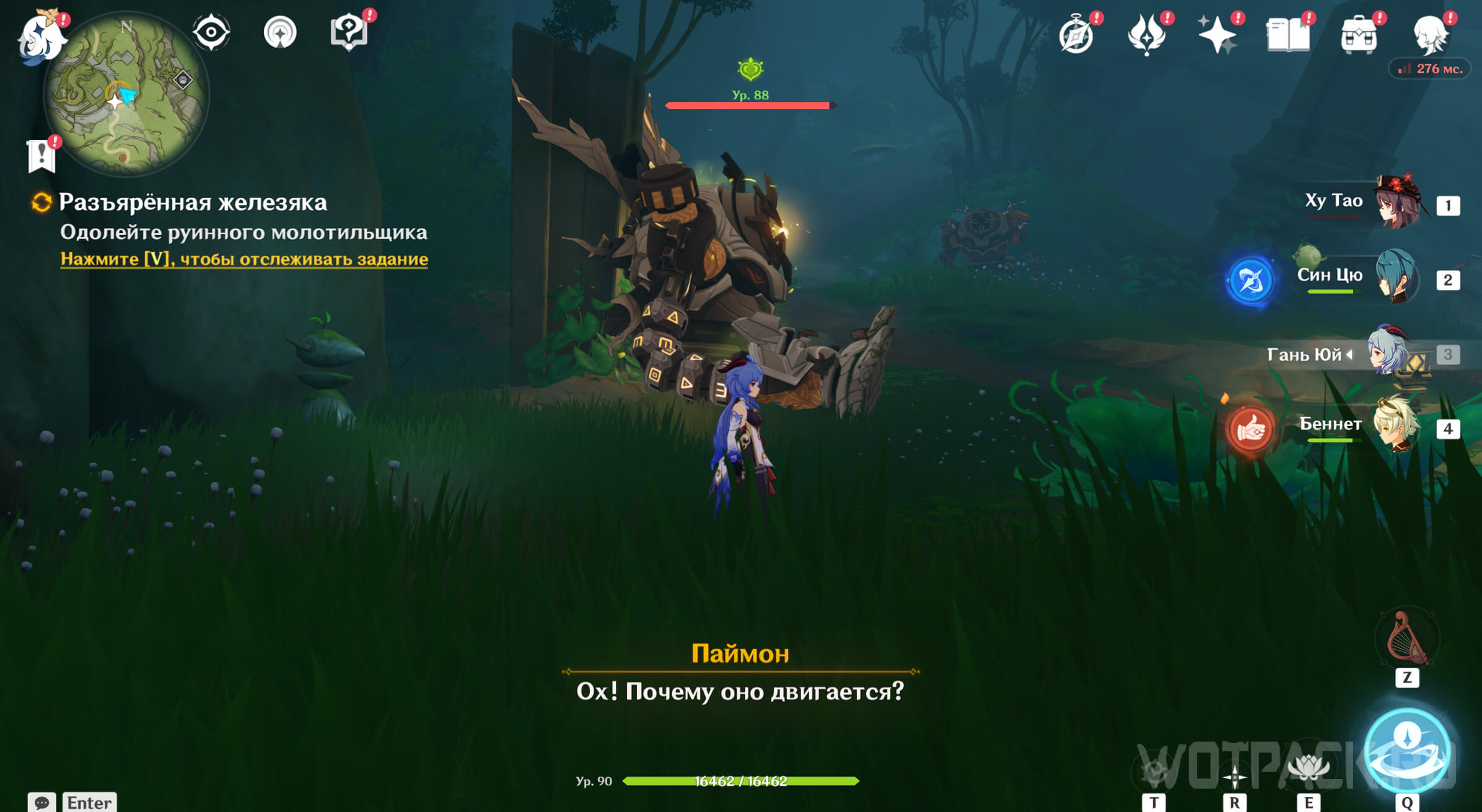Open the adventurer handbook book icon

pyautogui.click(x=1288, y=34)
